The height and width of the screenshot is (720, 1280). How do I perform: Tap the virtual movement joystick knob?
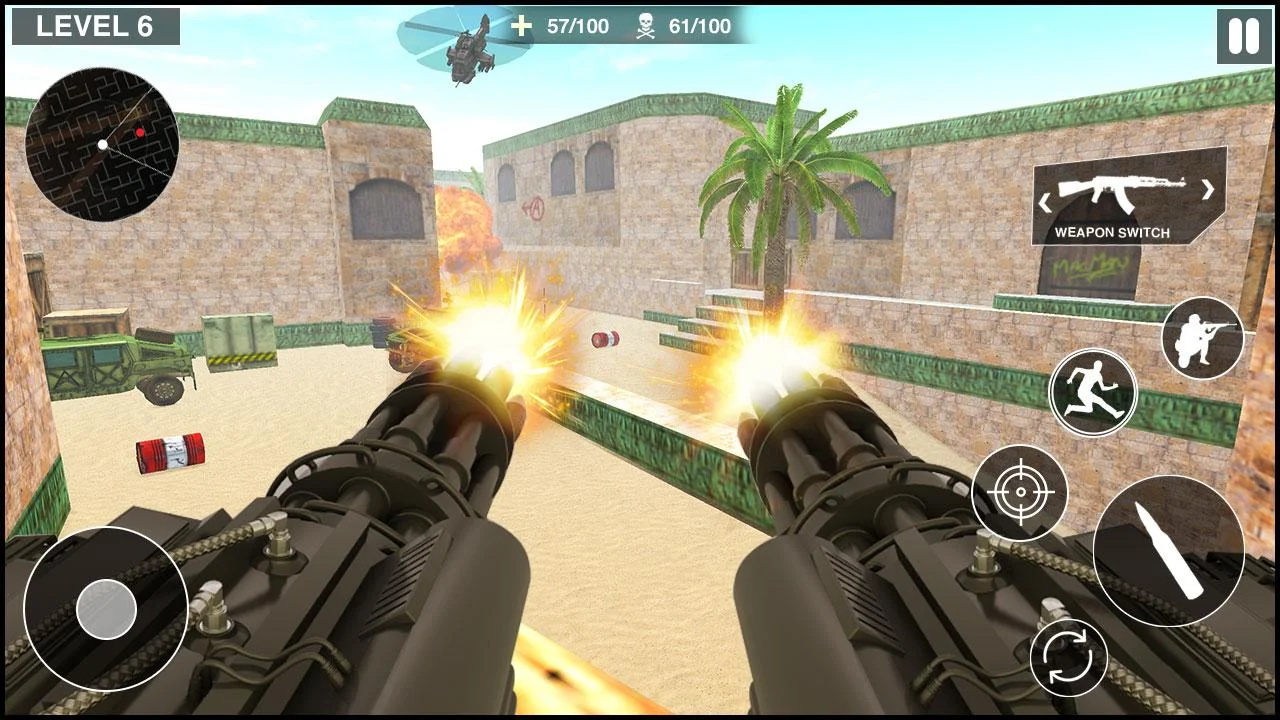[106, 609]
